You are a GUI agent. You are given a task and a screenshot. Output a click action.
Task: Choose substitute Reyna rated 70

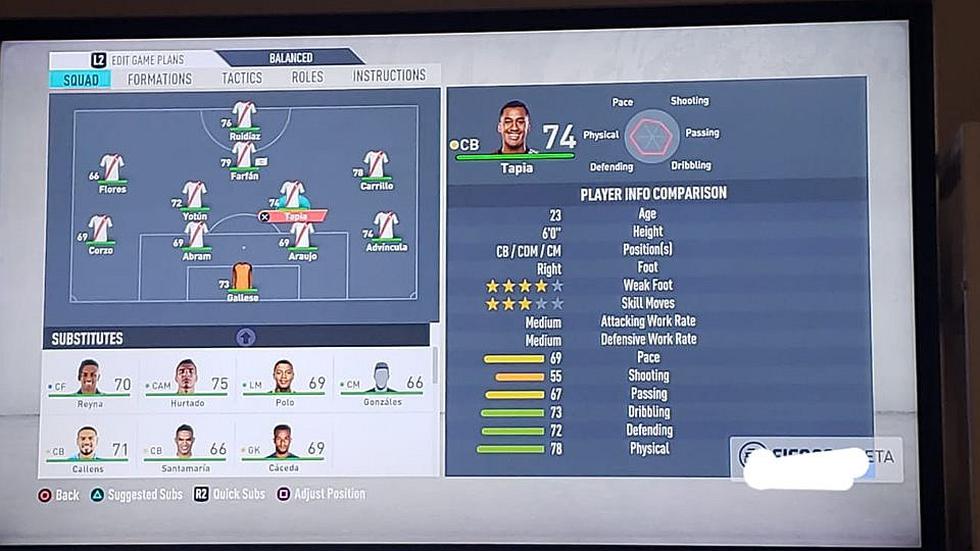(x=90, y=381)
